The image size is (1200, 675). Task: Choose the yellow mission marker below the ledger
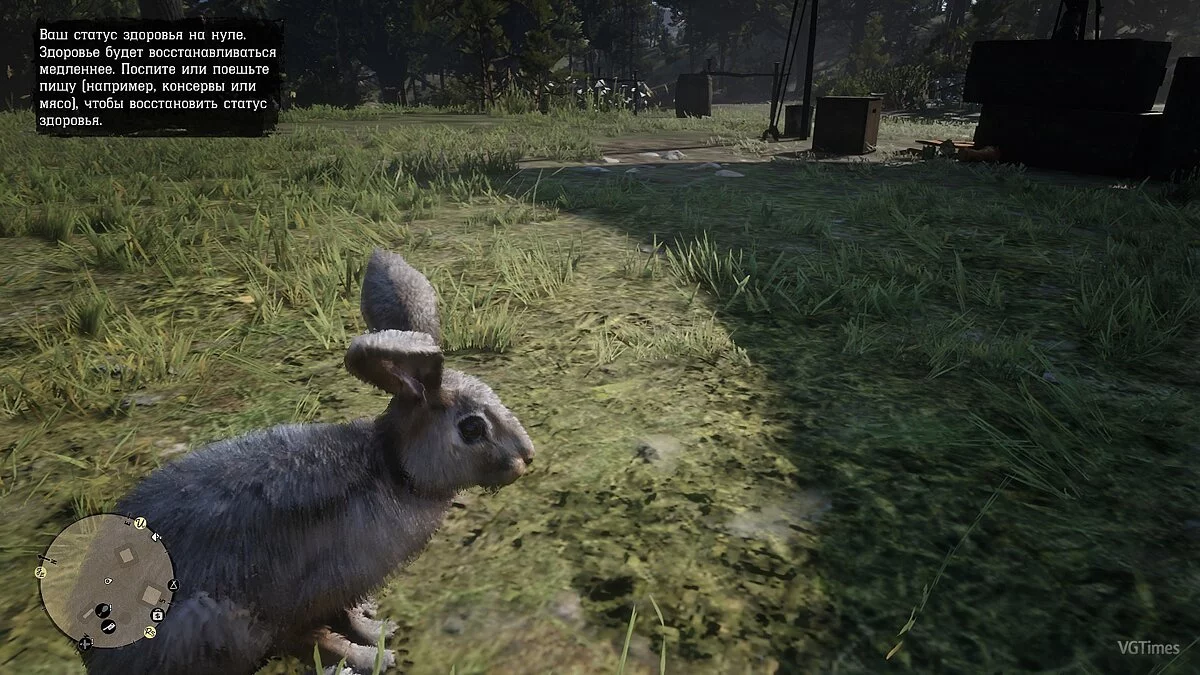(x=149, y=632)
